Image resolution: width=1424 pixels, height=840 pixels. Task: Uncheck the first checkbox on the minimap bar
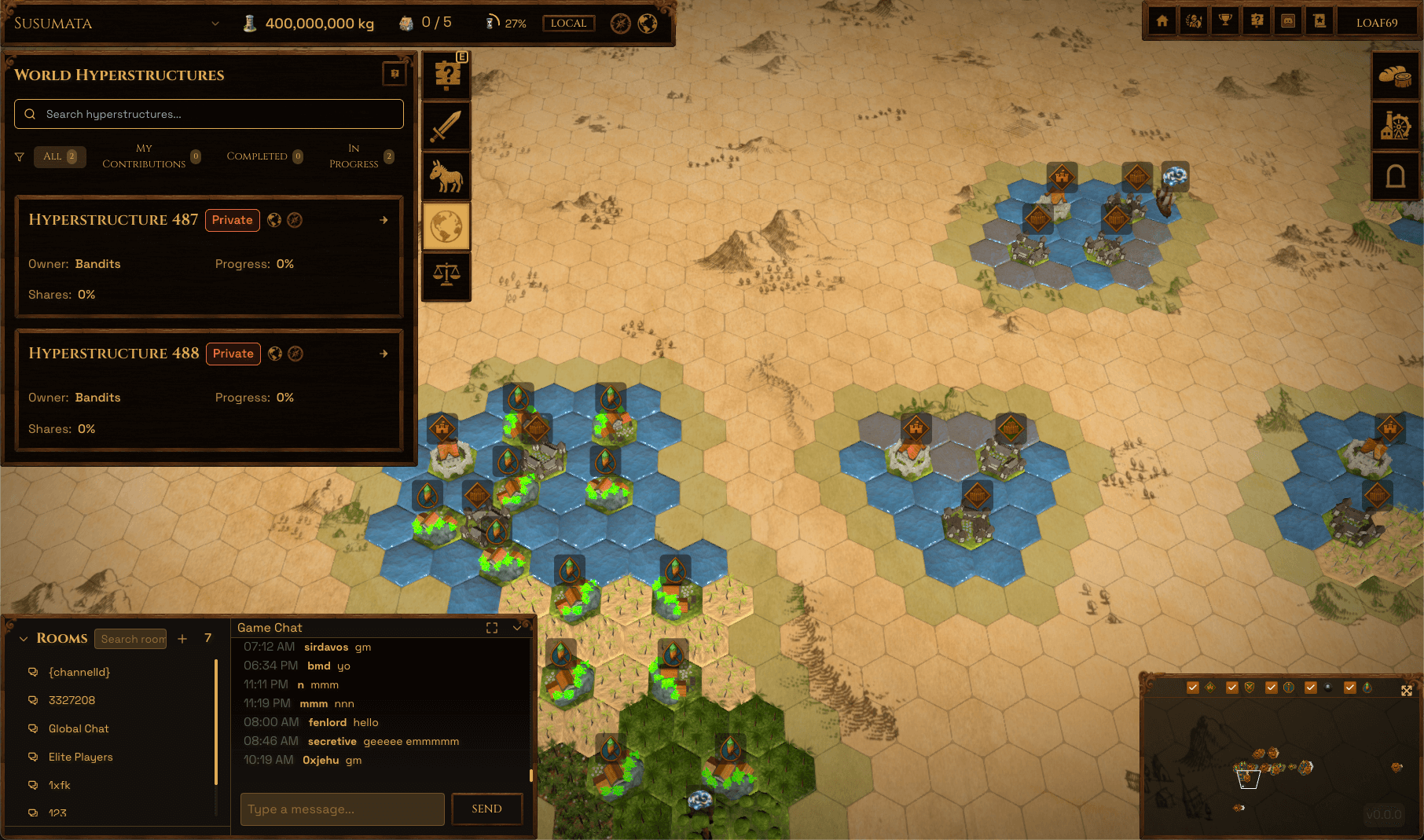coord(1192,687)
